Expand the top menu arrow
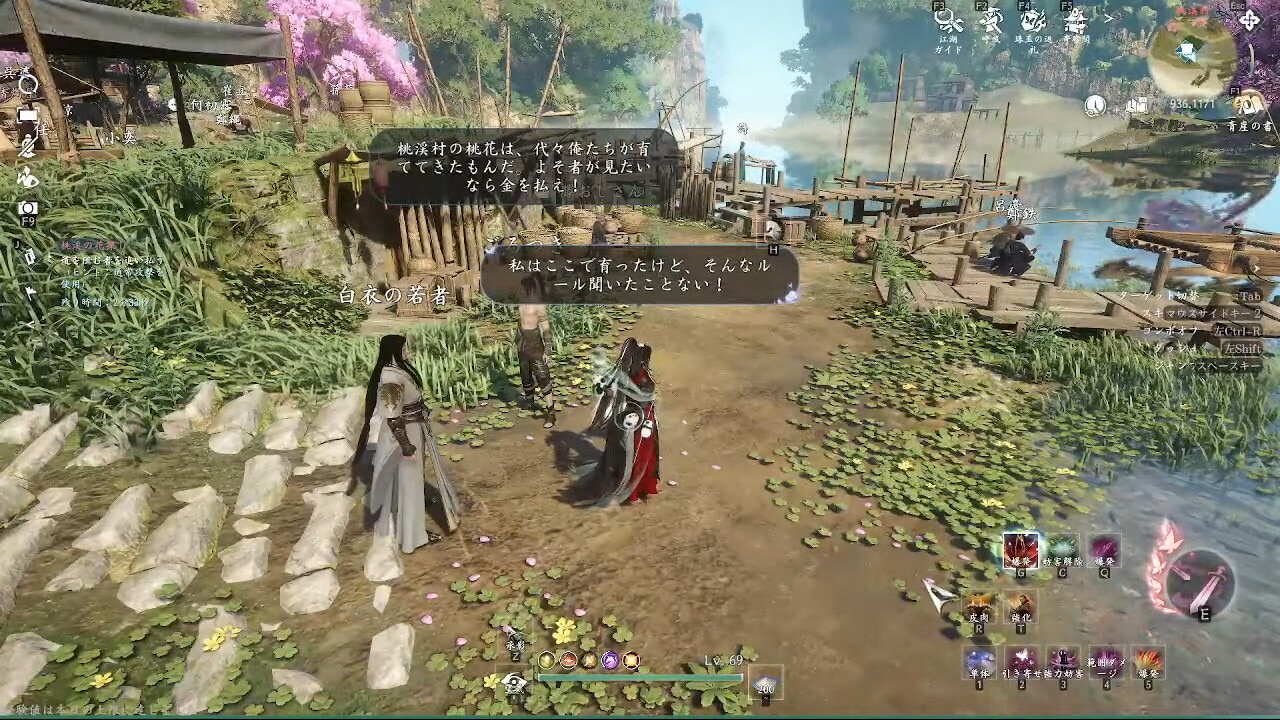Screen dimensions: 1280x720 tap(1107, 18)
